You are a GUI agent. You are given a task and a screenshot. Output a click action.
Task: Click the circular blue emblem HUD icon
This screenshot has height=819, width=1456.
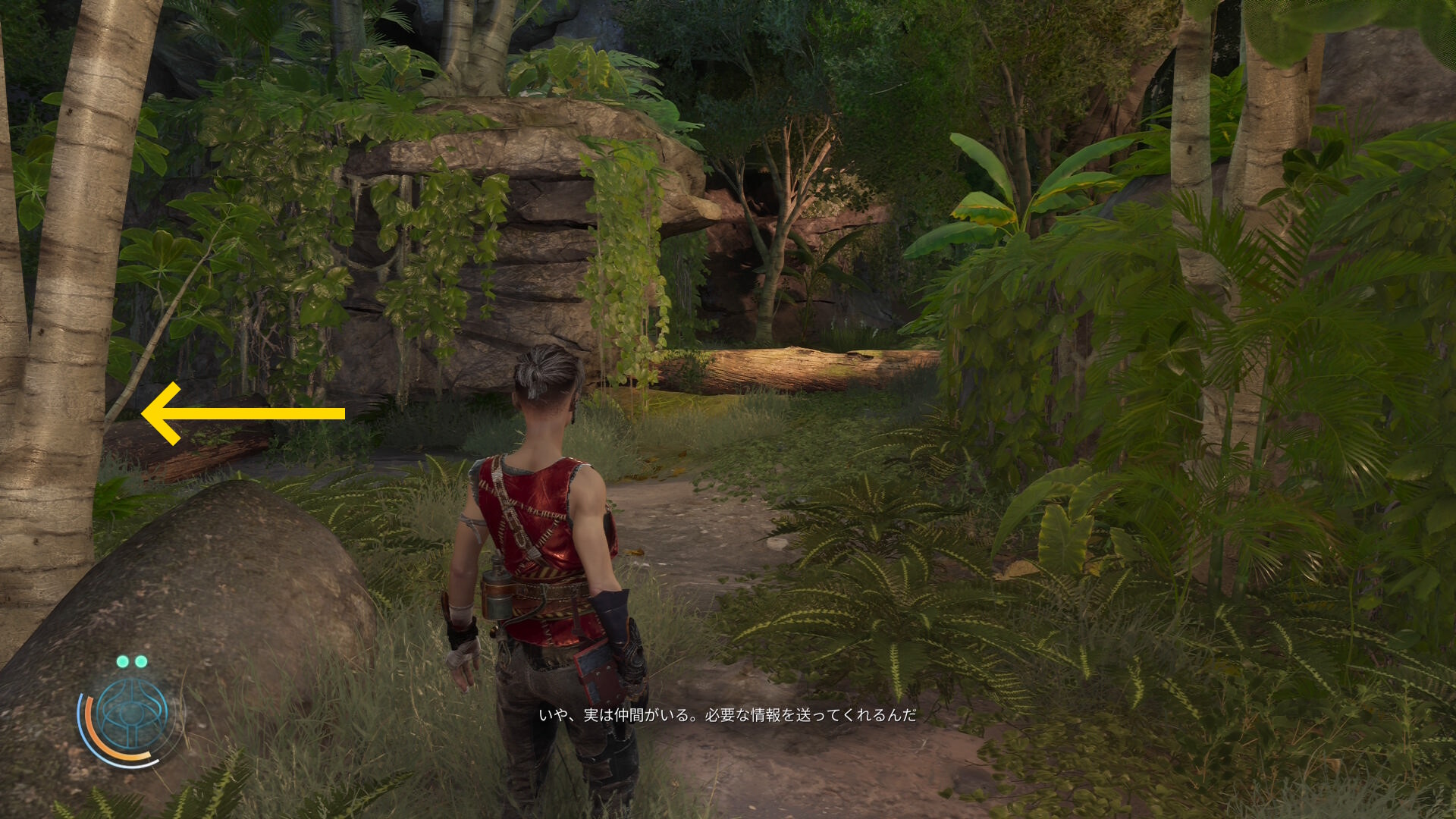pos(133,714)
